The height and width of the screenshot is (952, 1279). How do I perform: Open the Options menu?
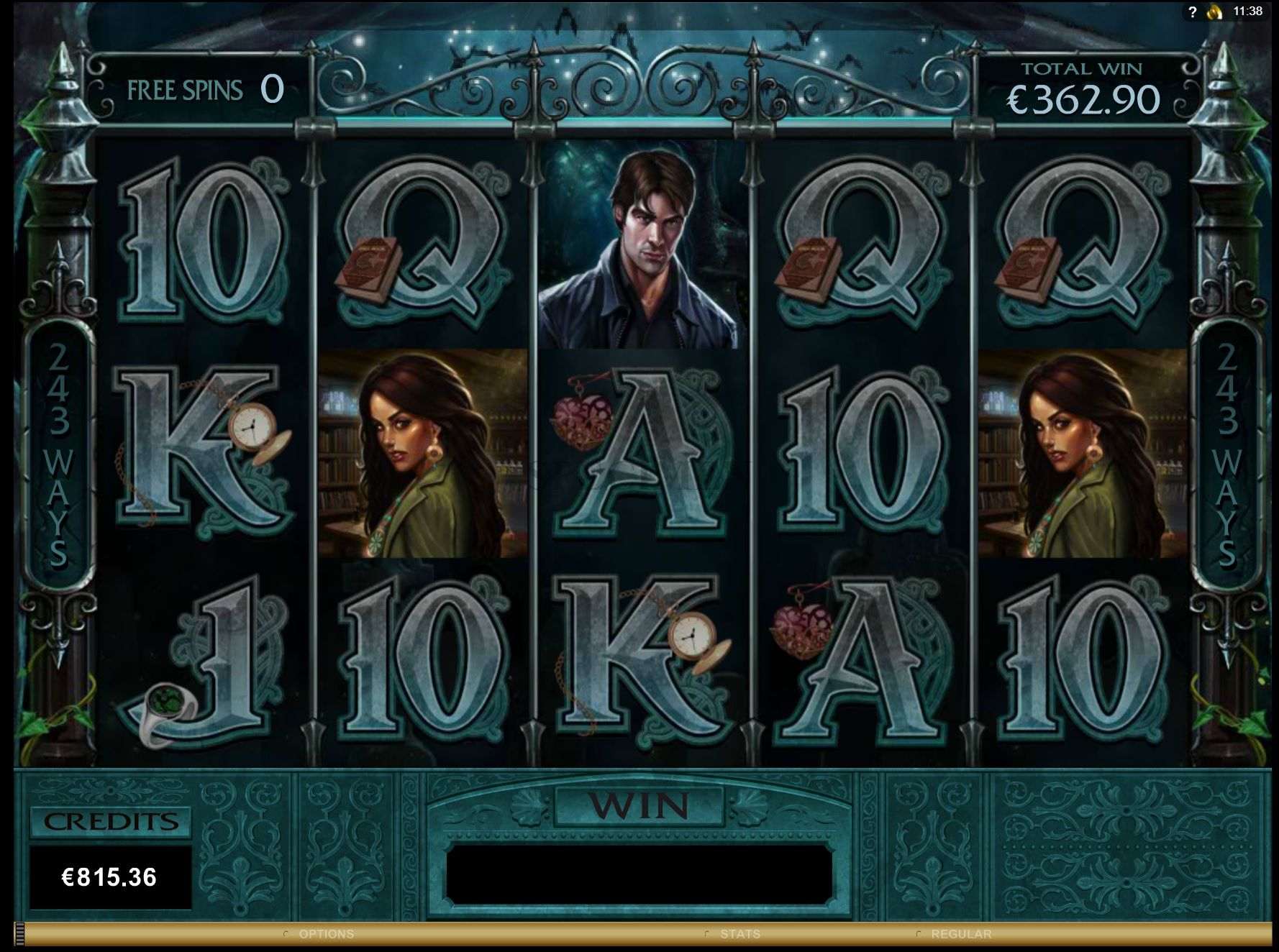click(x=326, y=934)
